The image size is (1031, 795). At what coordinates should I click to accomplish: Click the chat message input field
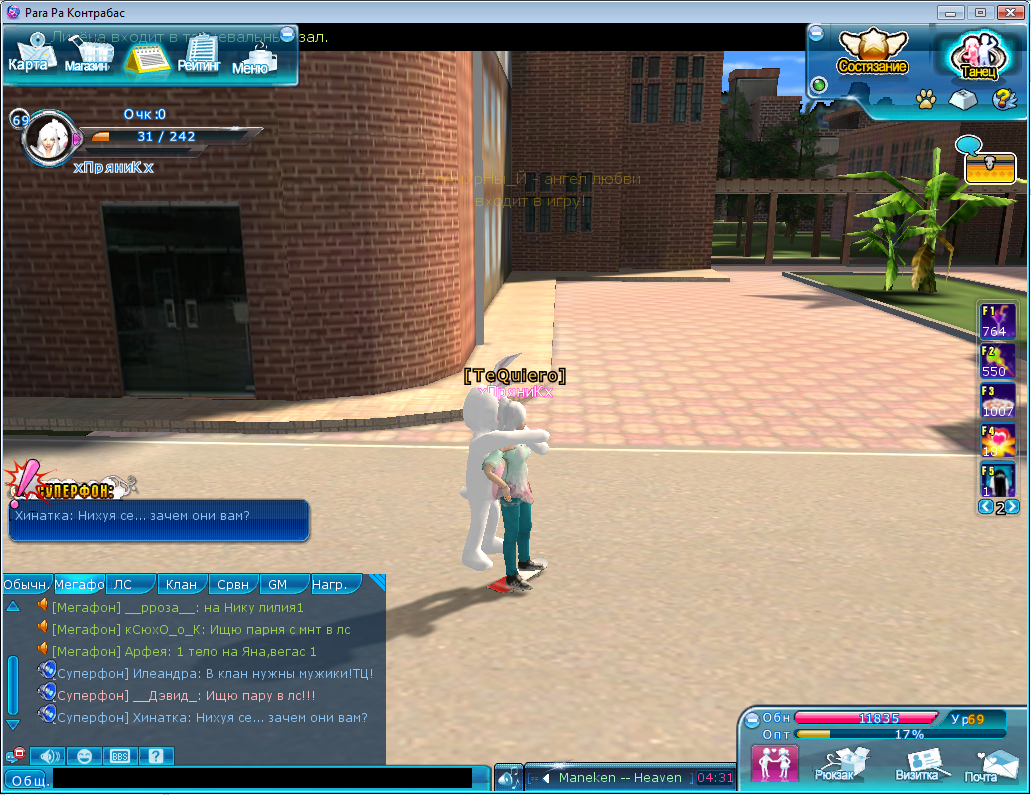point(262,778)
